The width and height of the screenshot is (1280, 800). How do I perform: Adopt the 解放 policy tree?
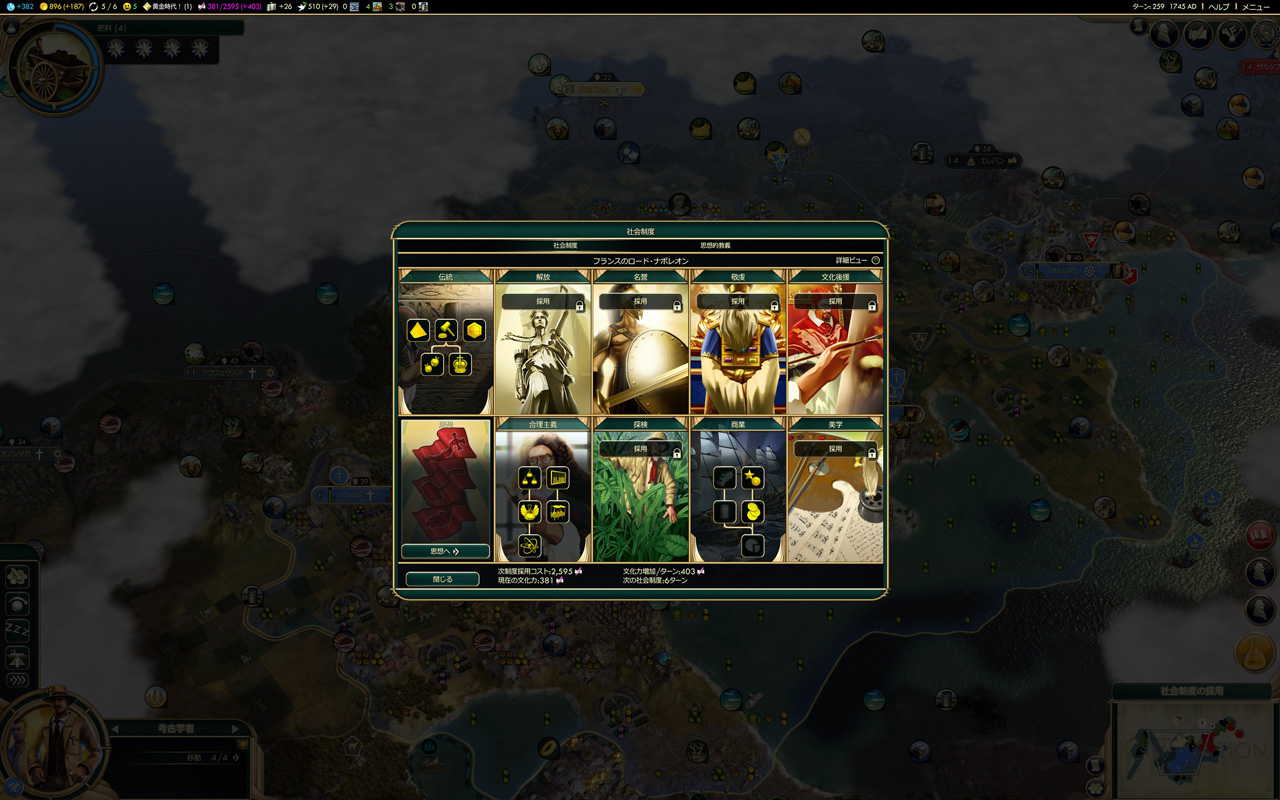543,301
